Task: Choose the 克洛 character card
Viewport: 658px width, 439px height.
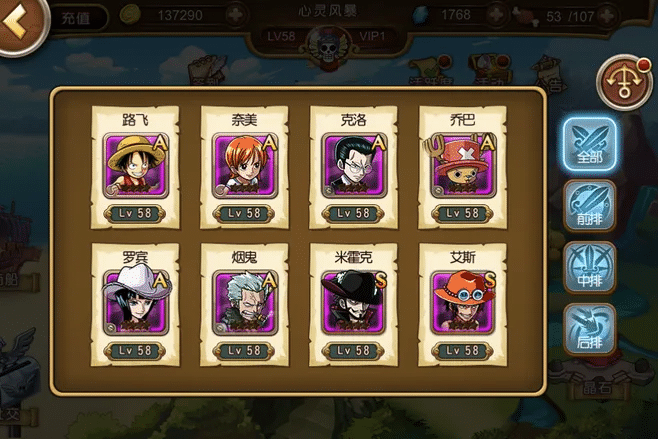Action: 353,167
